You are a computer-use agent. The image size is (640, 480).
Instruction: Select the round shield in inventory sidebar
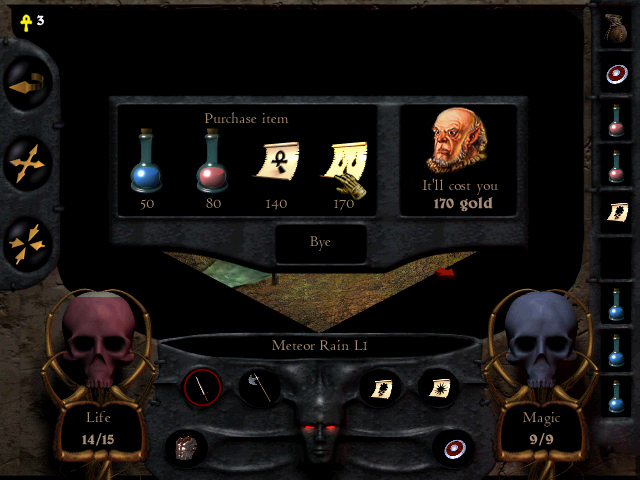click(615, 73)
